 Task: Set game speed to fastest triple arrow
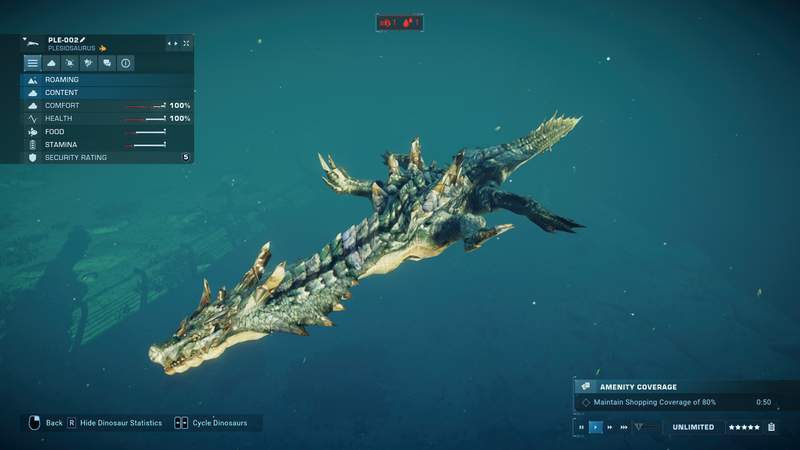click(x=624, y=427)
